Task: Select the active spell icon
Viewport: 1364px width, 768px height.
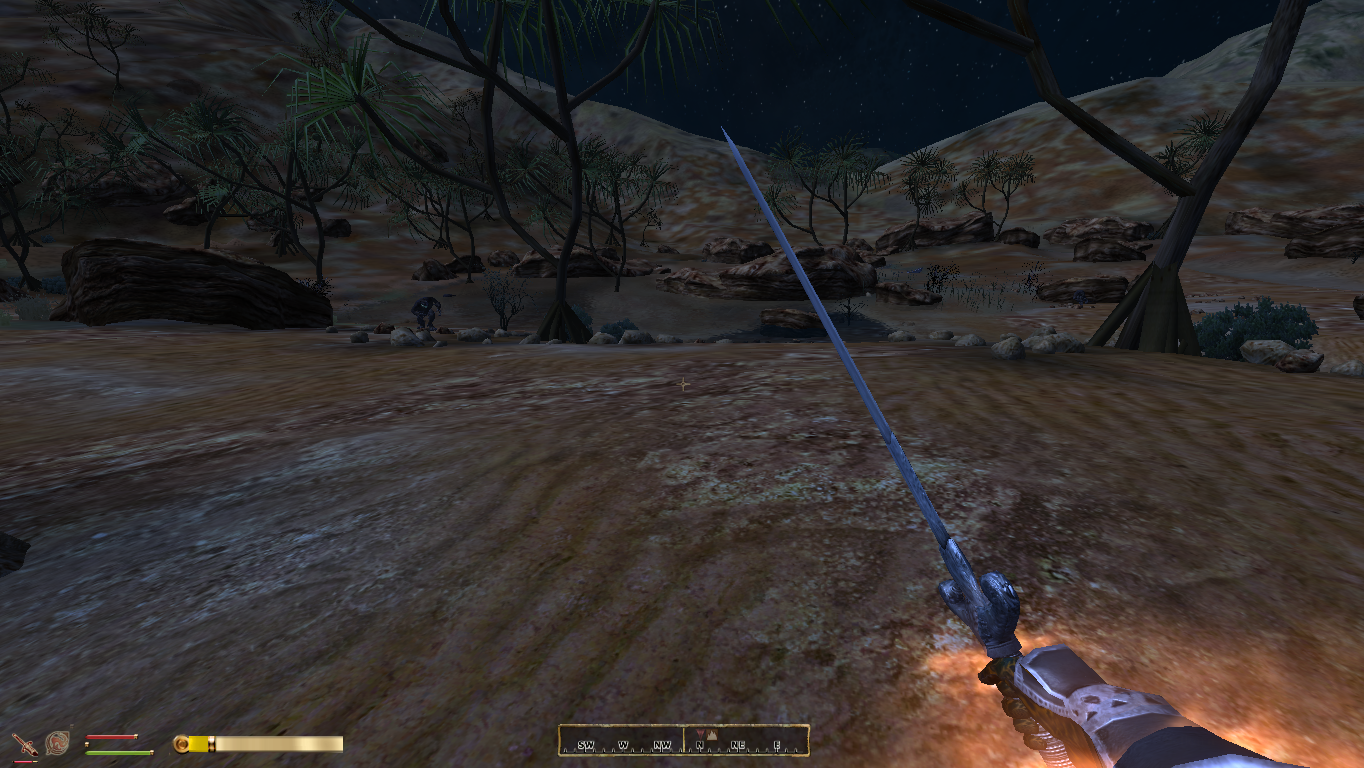Action: pos(57,743)
